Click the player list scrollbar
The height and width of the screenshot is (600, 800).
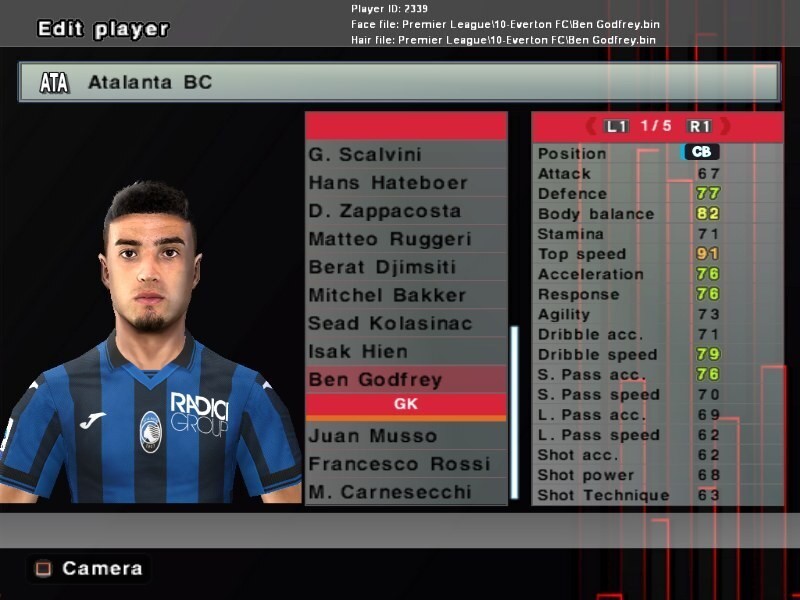pyautogui.click(x=514, y=411)
